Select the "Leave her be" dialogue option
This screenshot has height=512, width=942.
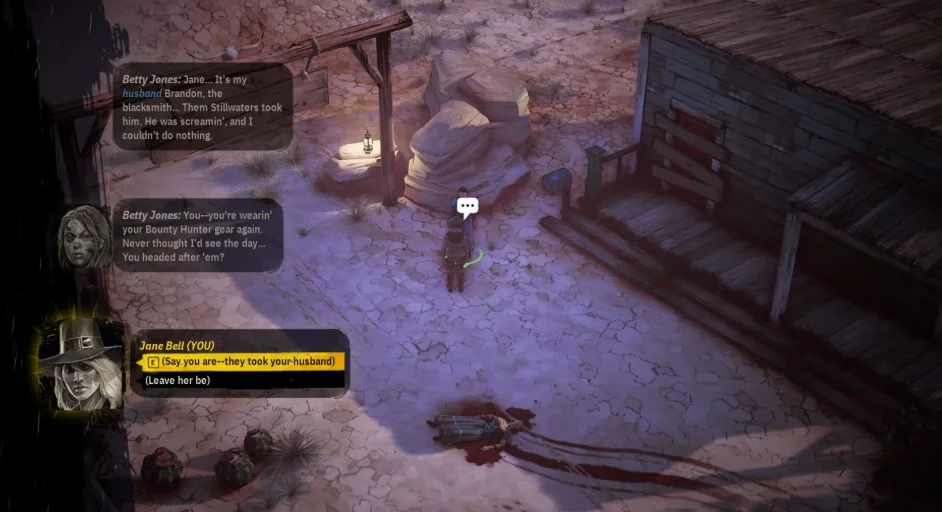pyautogui.click(x=178, y=381)
